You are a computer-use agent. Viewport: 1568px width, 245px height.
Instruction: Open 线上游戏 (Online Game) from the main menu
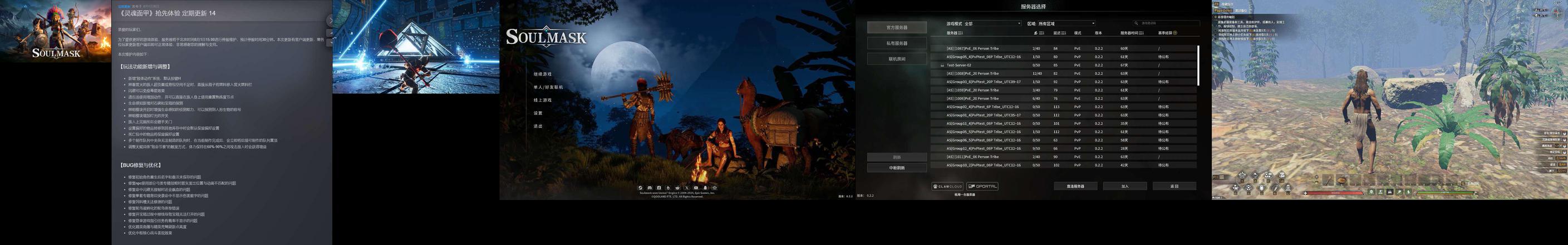542,101
